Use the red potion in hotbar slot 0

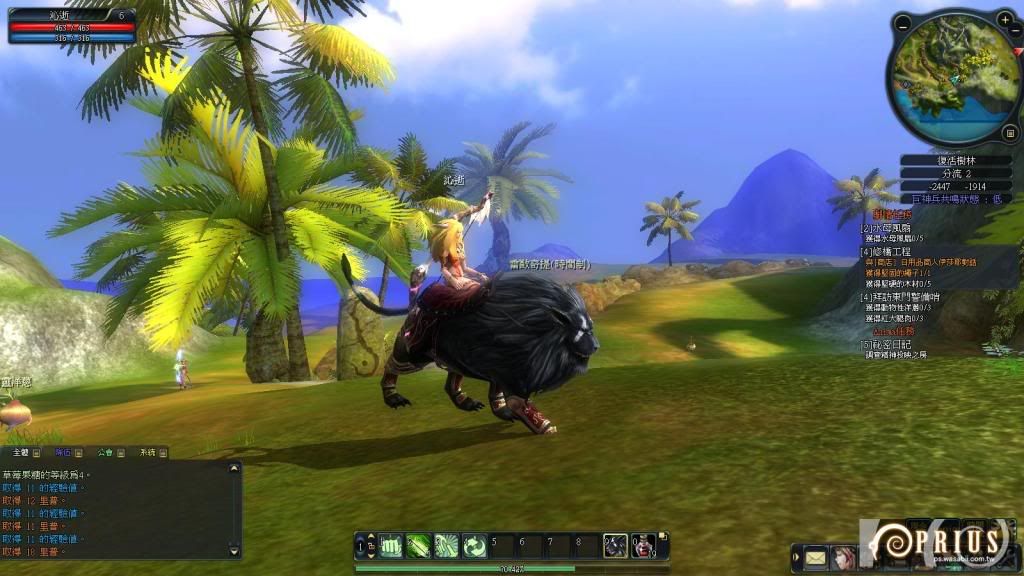[x=643, y=545]
